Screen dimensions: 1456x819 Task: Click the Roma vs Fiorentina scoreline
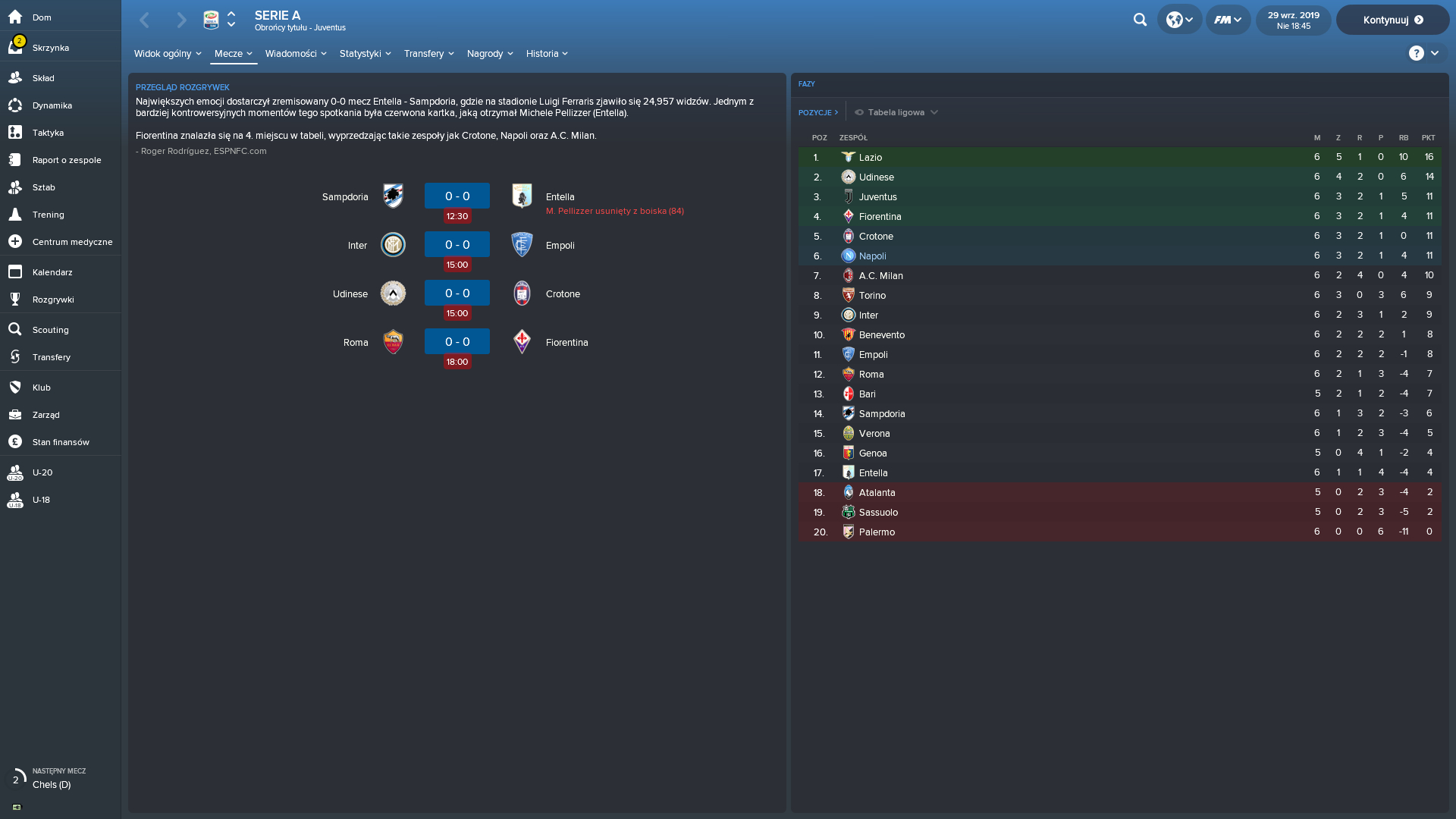457,342
